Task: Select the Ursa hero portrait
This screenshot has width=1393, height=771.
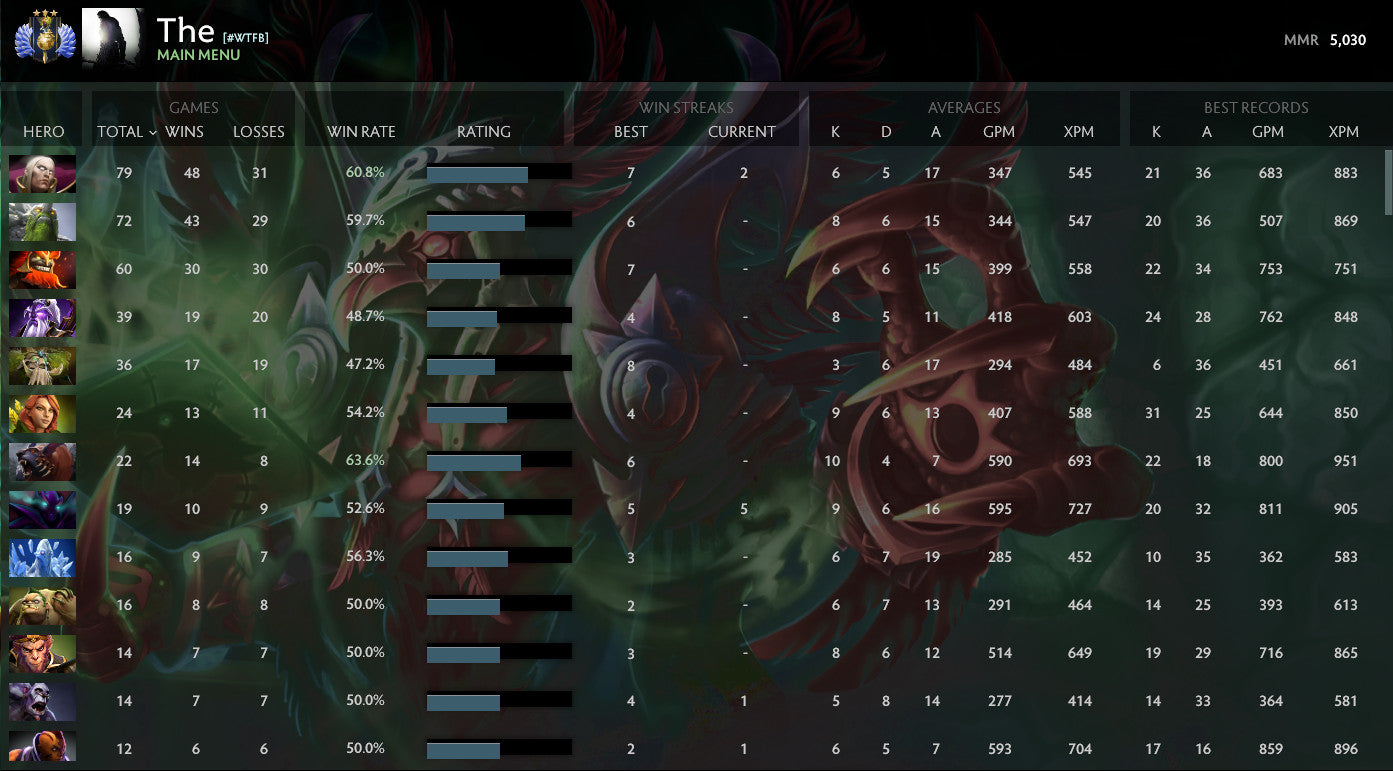Action: pos(41,462)
